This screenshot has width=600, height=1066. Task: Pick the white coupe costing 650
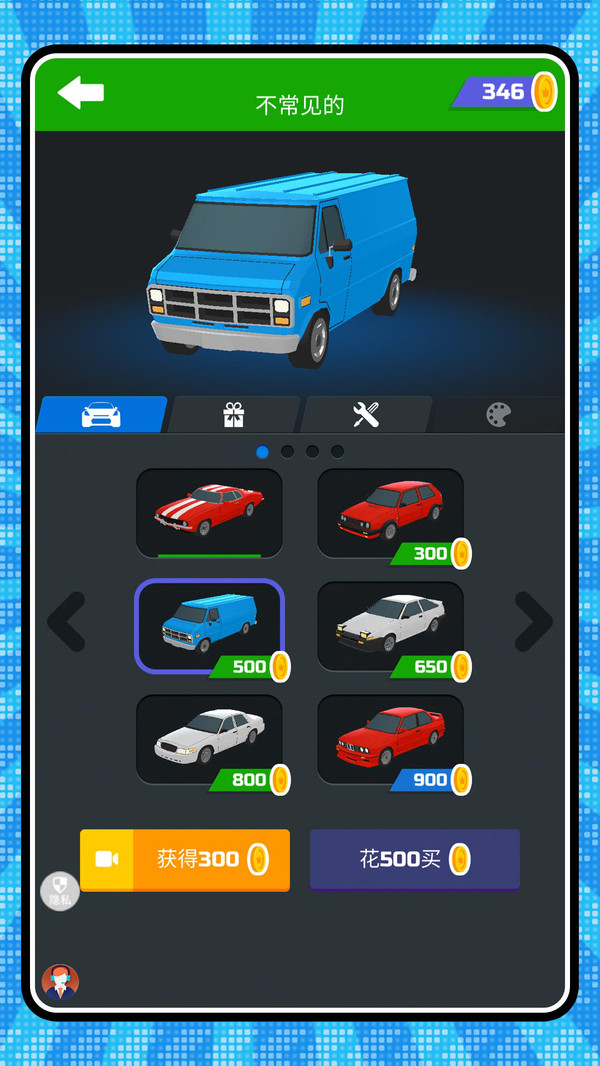point(390,626)
